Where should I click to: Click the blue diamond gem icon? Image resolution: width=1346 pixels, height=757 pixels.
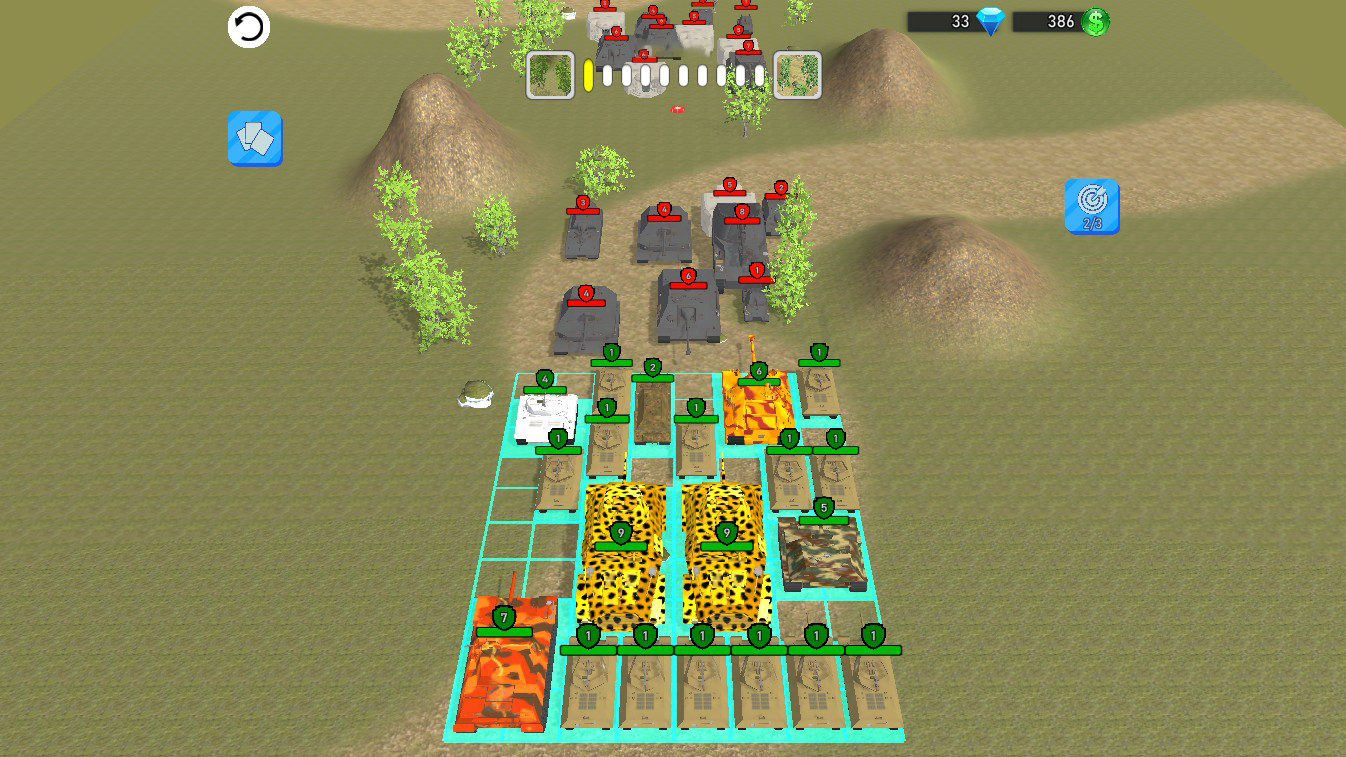point(988,19)
